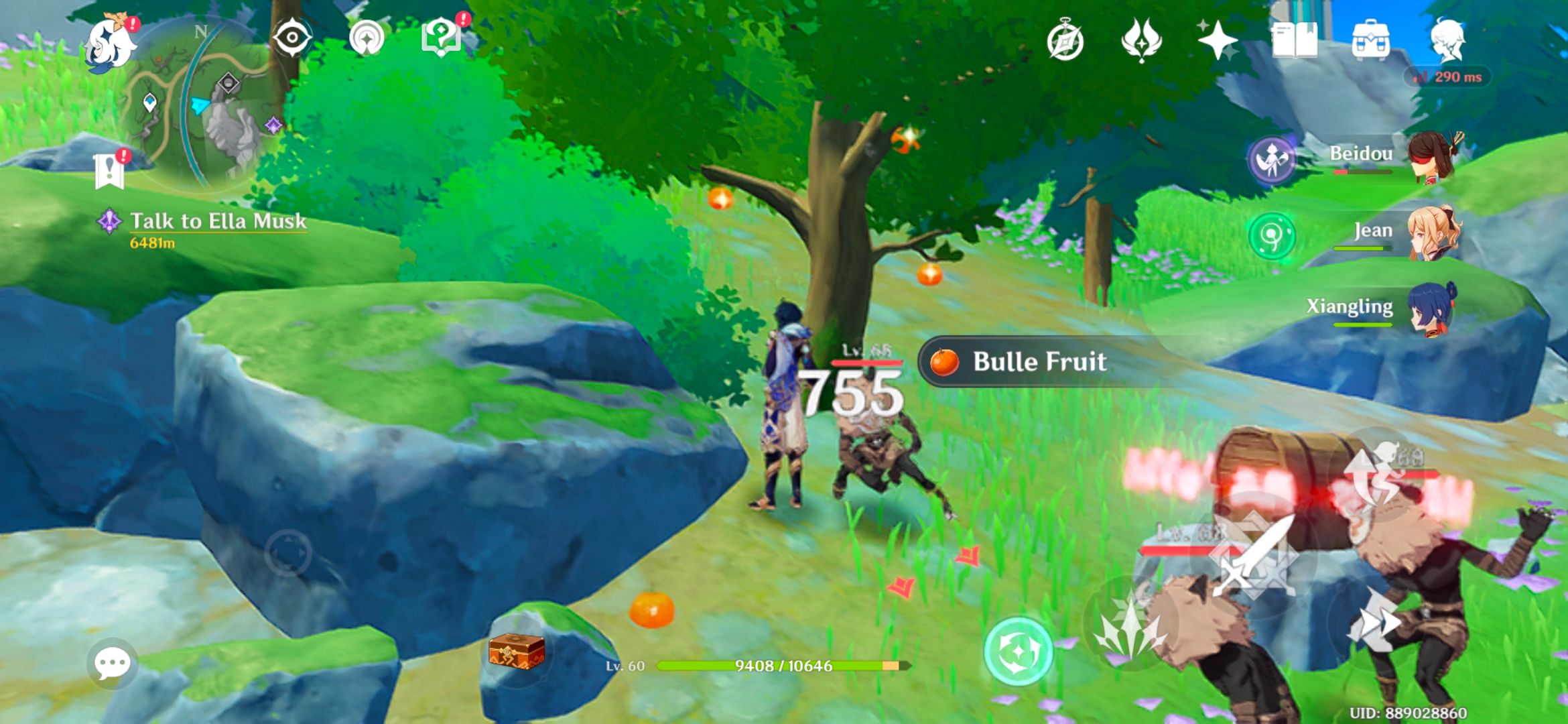Check the 290 ms network latency indicator
This screenshot has height=724, width=1568.
(1449, 77)
